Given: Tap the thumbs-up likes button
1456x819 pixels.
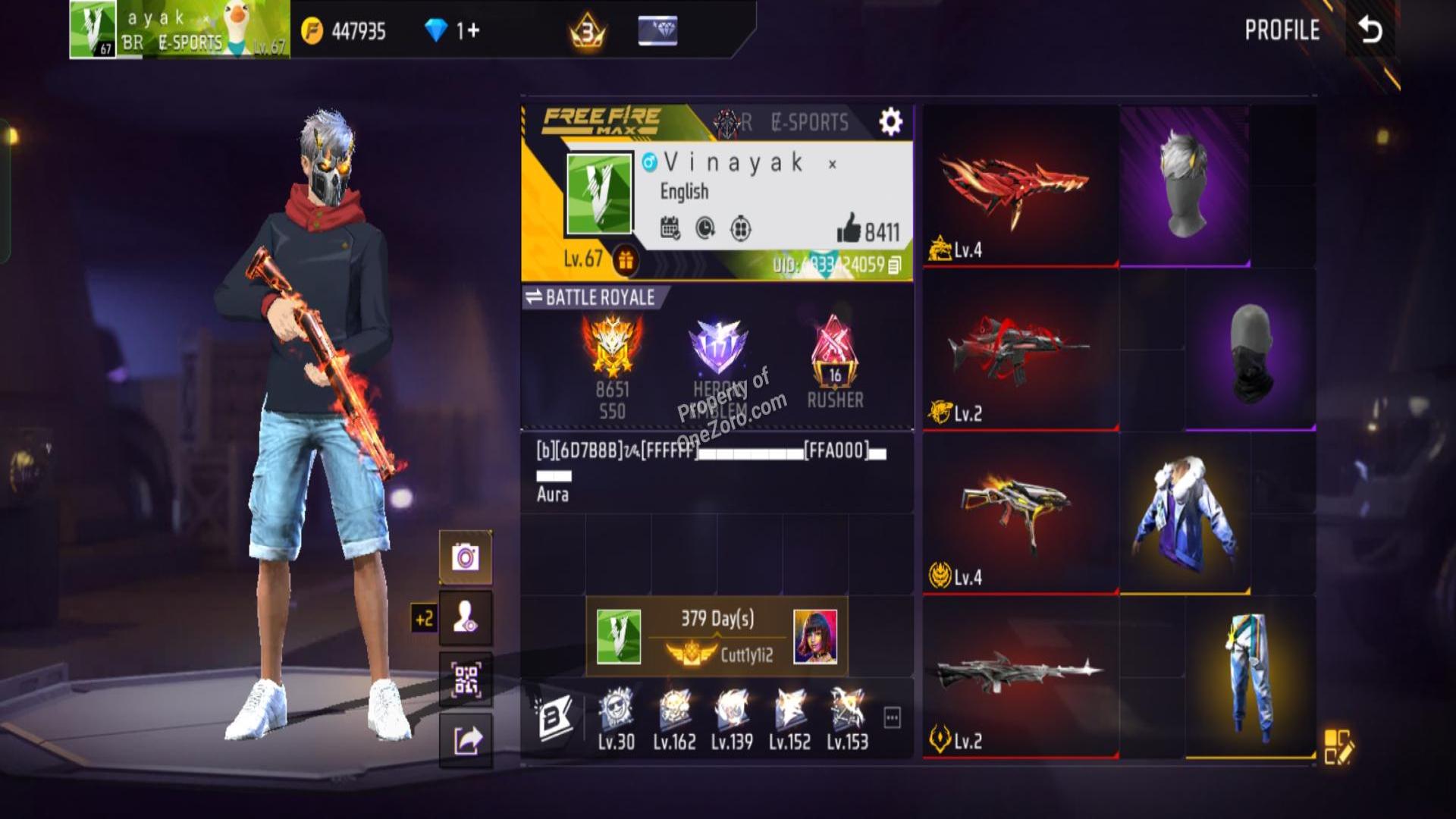Looking at the screenshot, I should 849,229.
